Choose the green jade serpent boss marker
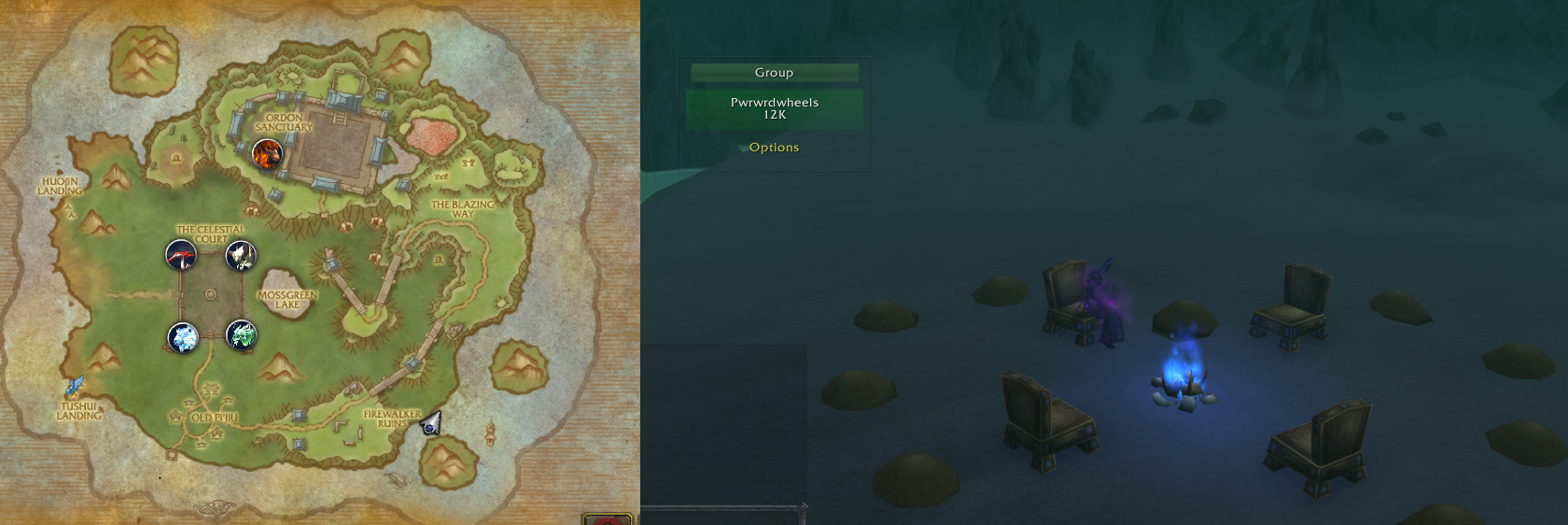This screenshot has width=1568, height=525. coord(241,335)
